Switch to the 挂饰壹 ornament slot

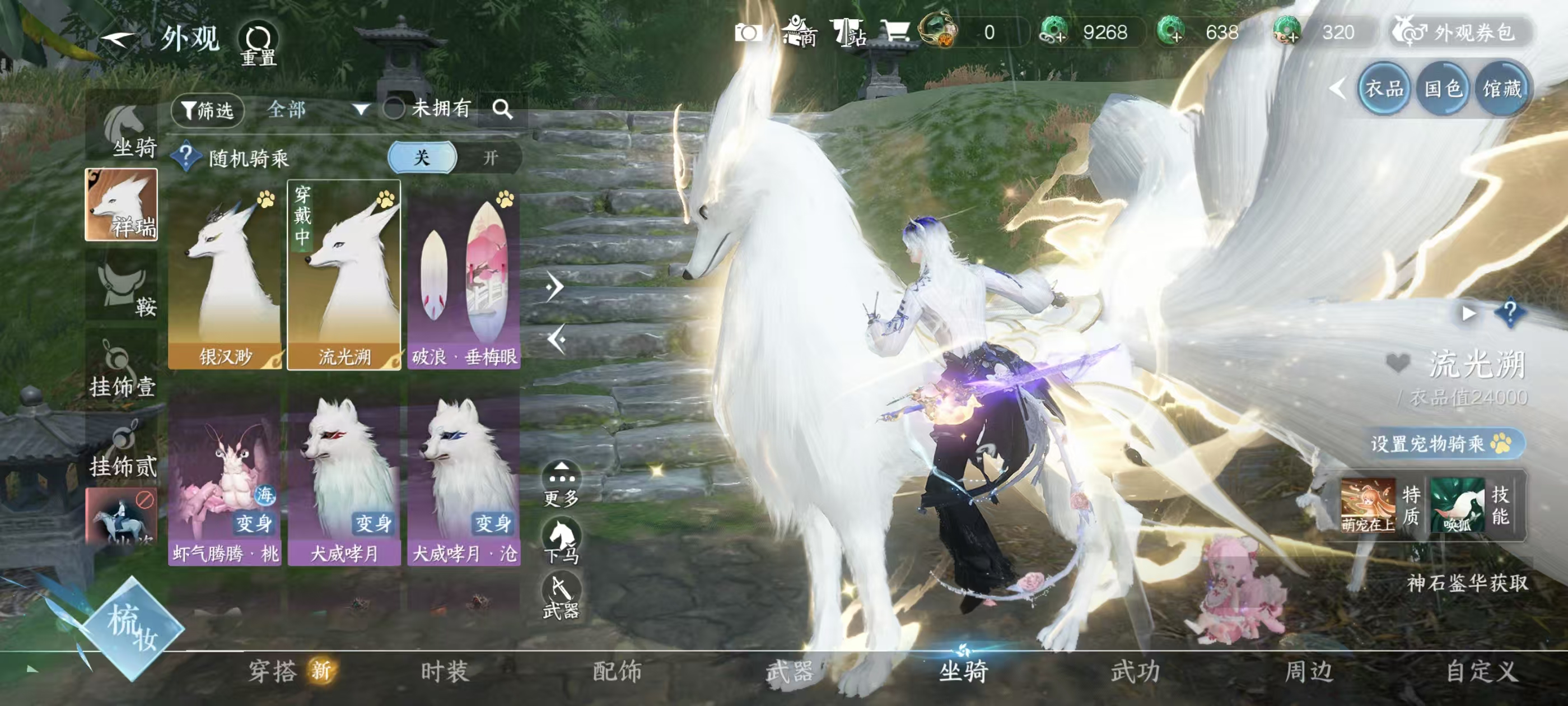(122, 369)
